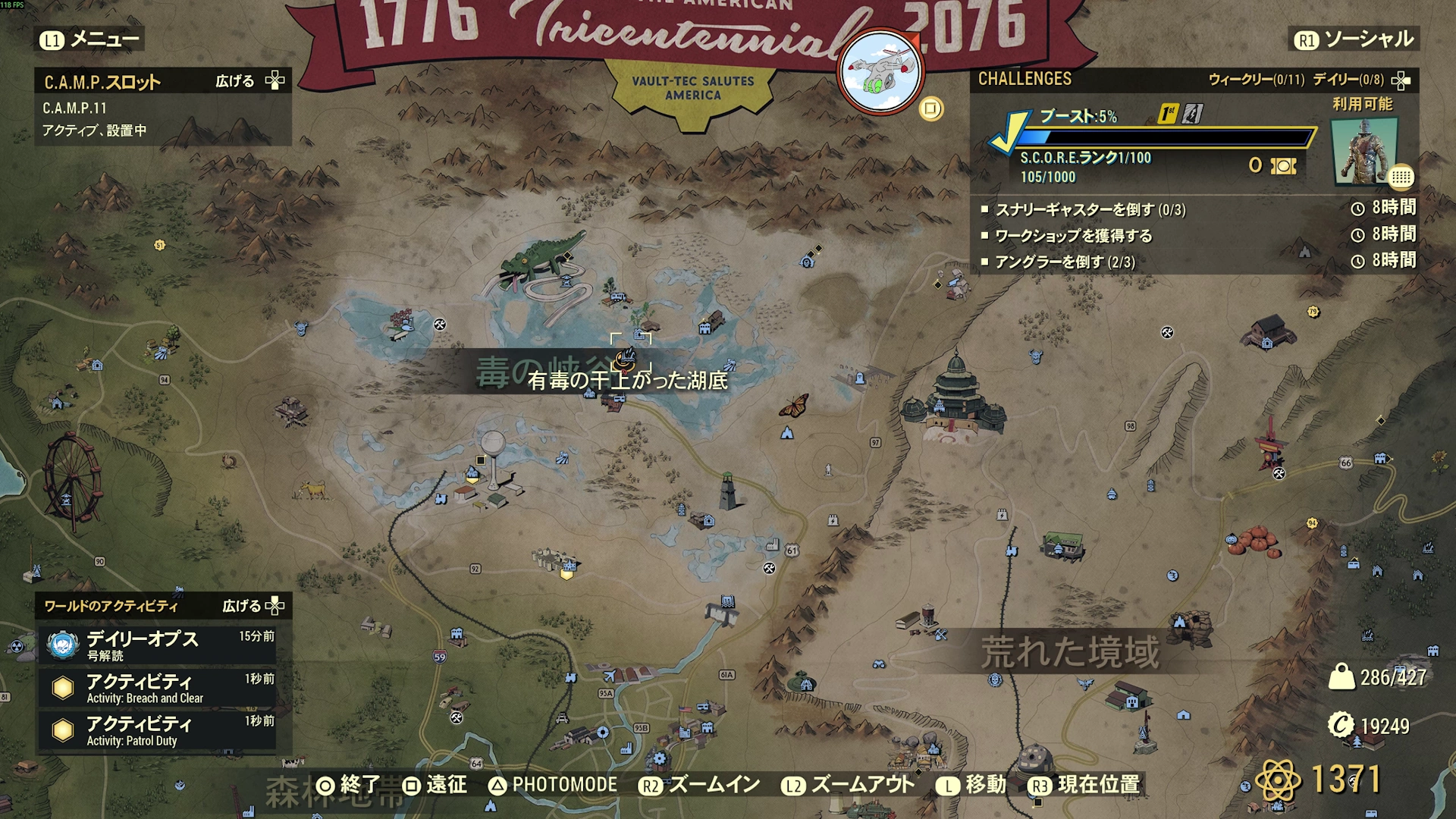Click the airplane event badge
This screenshot has height=819, width=1456.
point(880,72)
